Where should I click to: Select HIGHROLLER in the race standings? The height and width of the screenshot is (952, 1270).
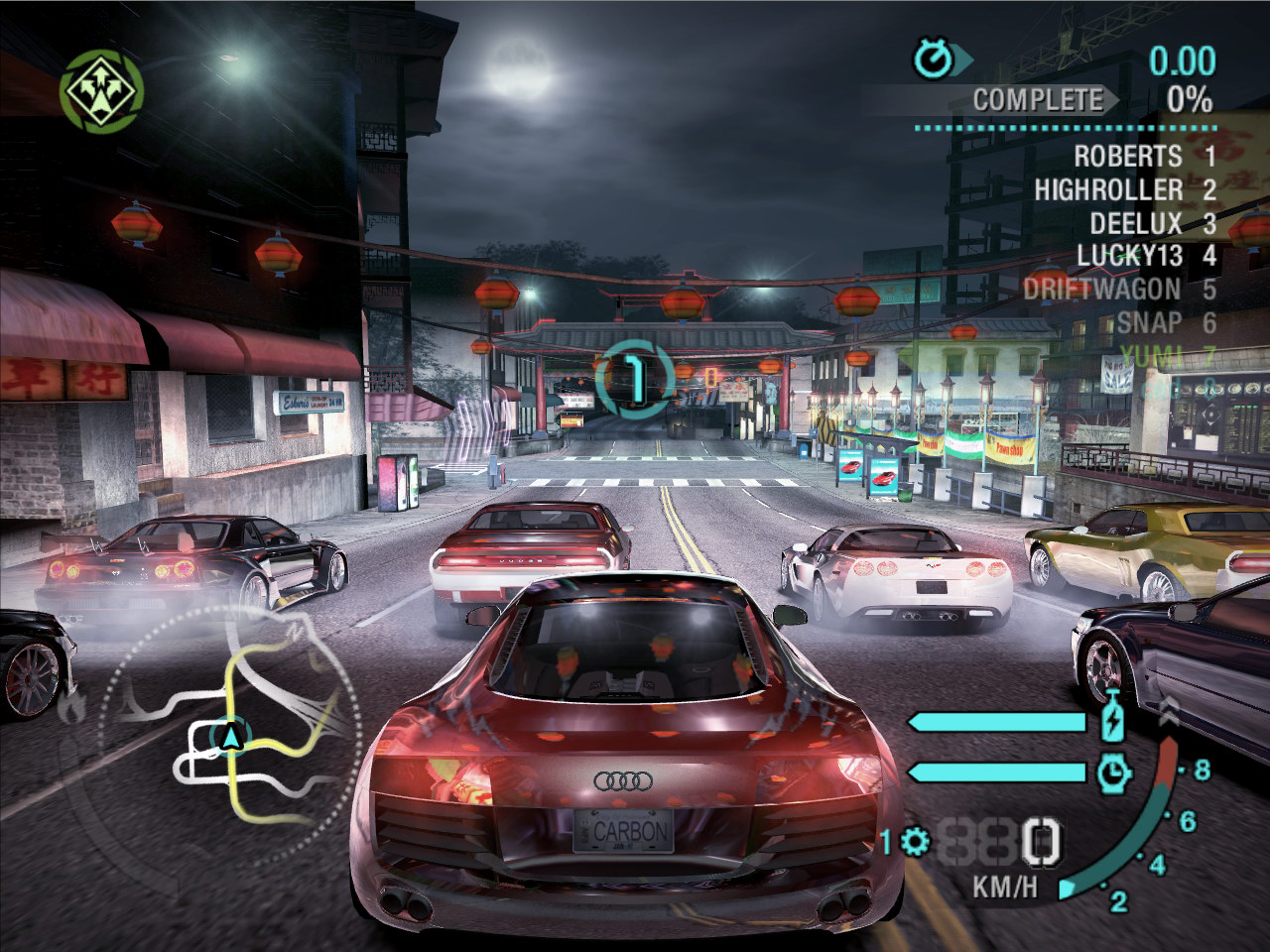coord(1108,189)
